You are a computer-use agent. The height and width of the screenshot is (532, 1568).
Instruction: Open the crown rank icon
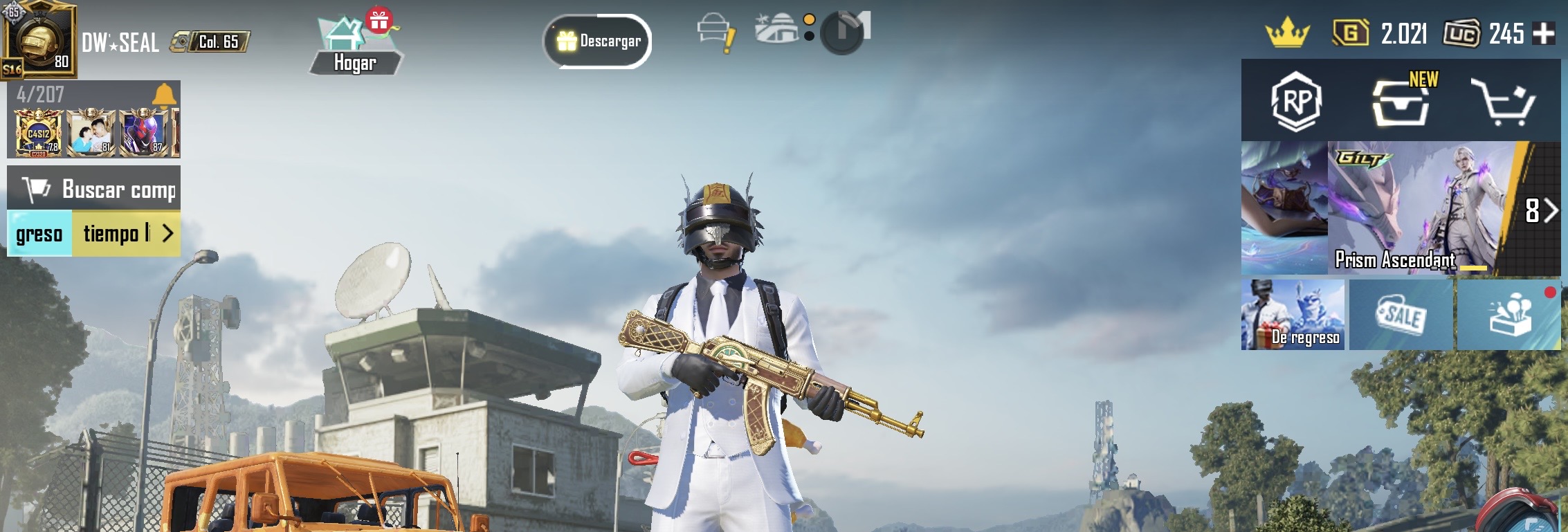pos(1287,33)
